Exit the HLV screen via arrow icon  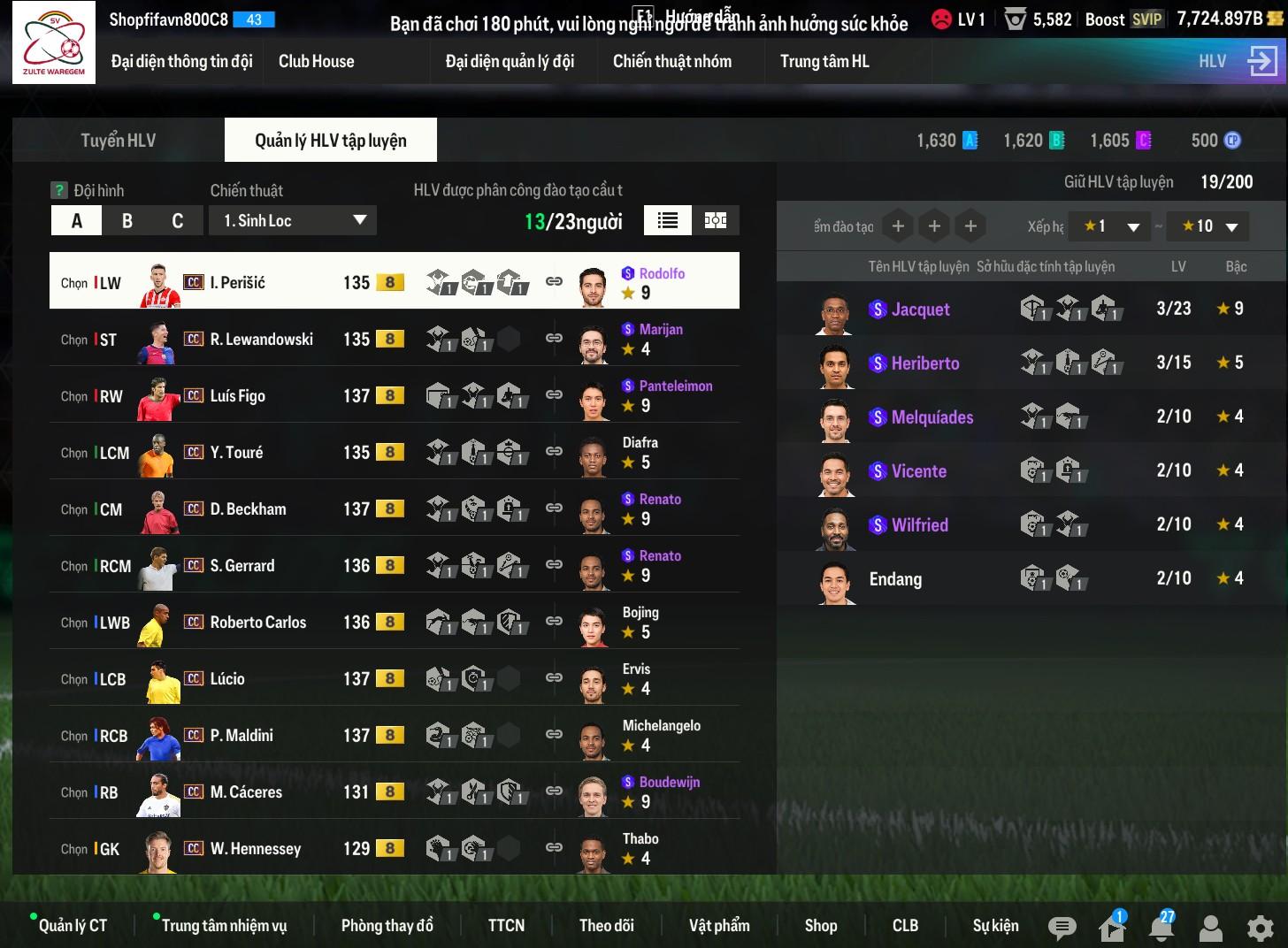click(1262, 61)
